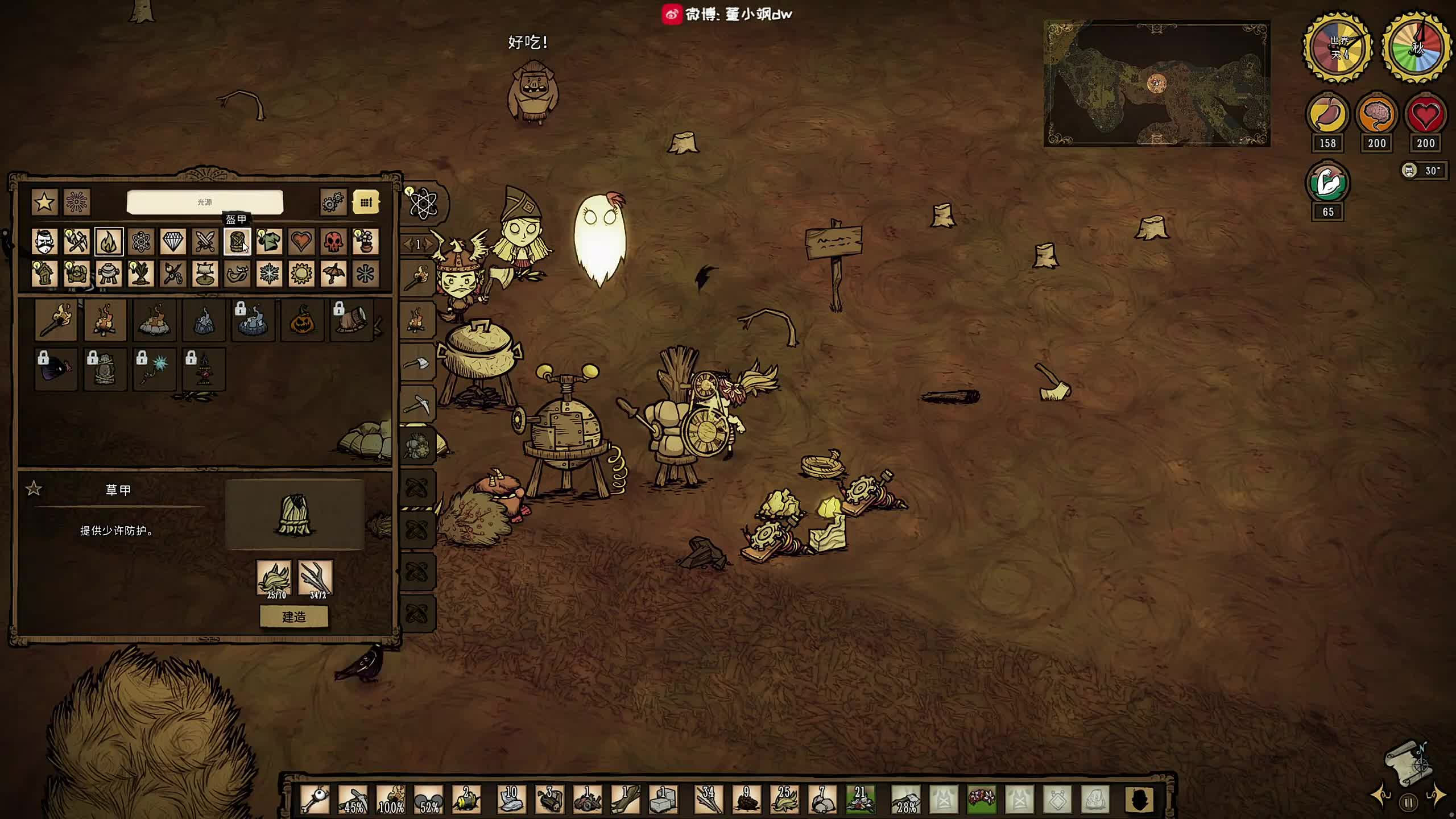Open crafting menu settings gear
The width and height of the screenshot is (1456, 819).
[x=333, y=202]
